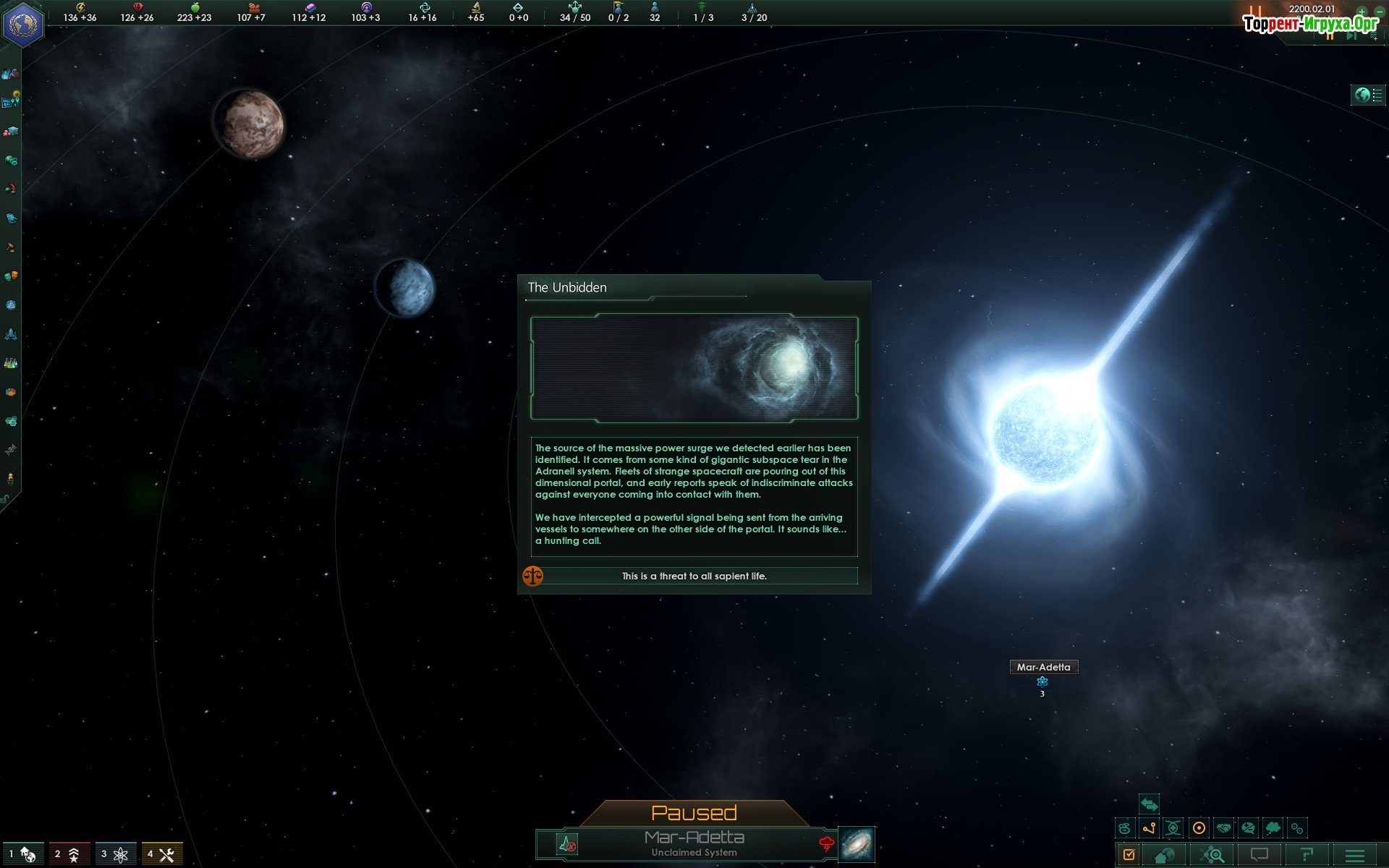Open the help question mark button
1389x868 pixels.
click(1307, 855)
